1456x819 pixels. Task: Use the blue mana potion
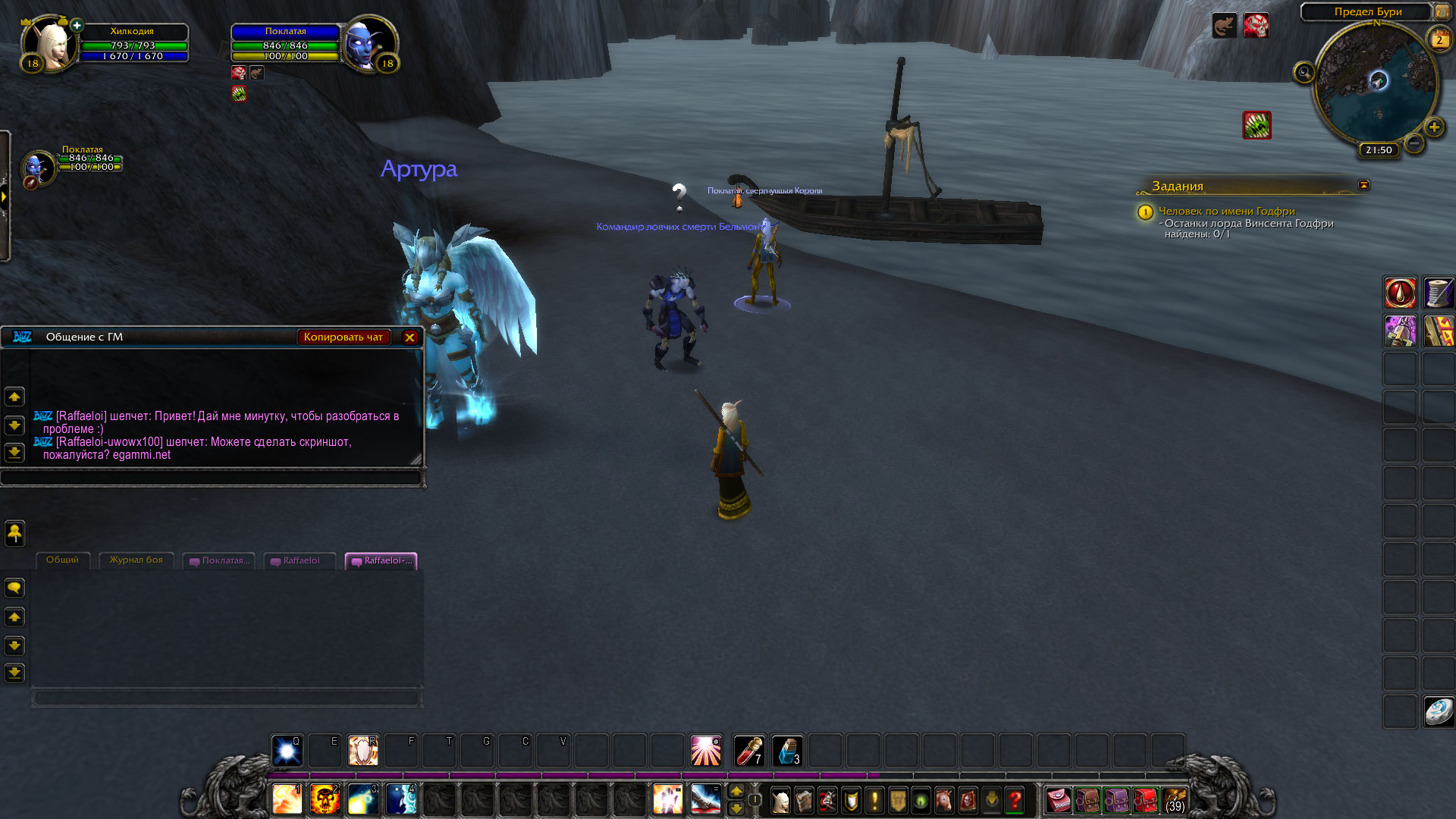click(787, 751)
